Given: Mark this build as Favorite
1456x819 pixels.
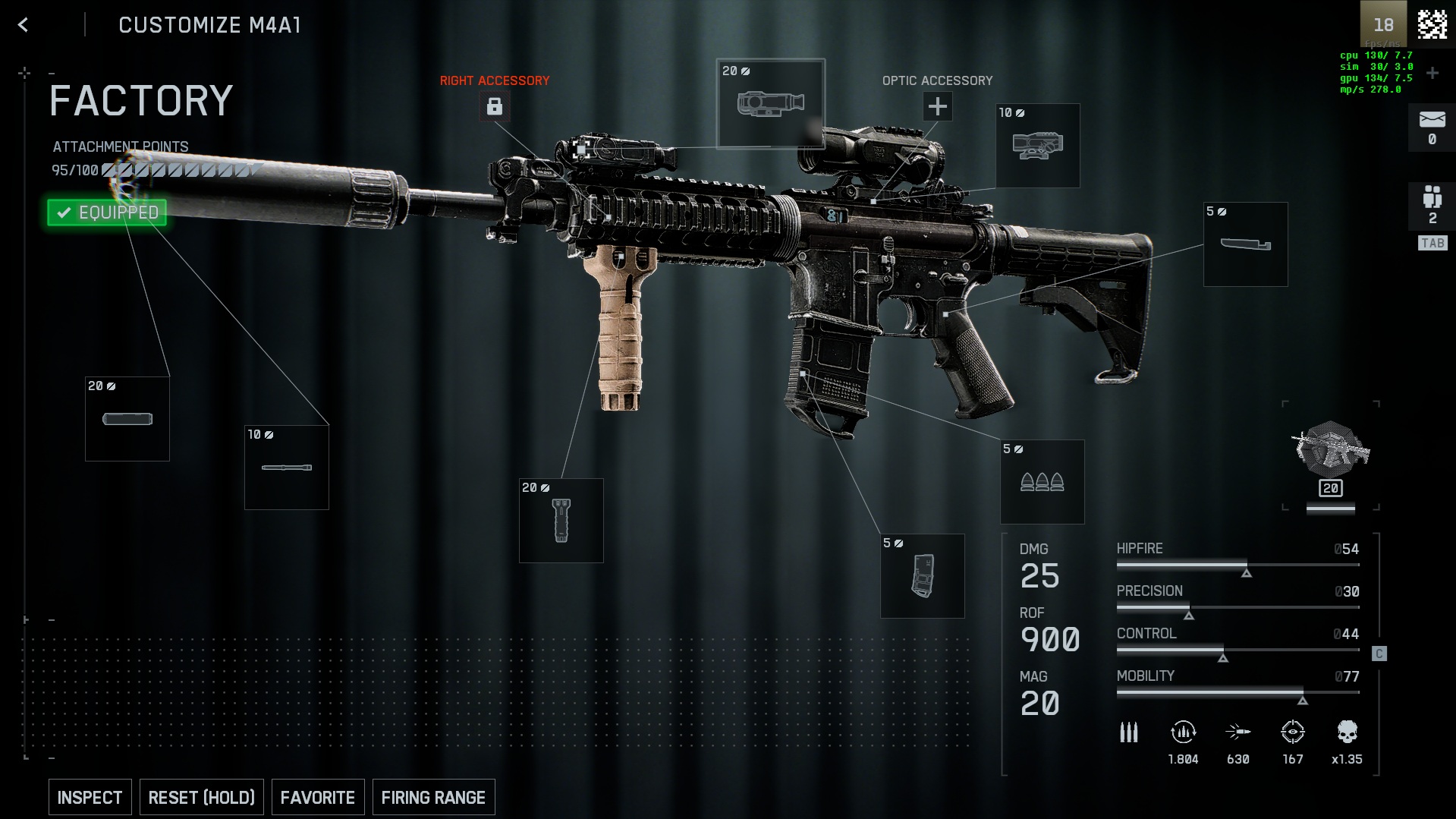Looking at the screenshot, I should [317, 797].
